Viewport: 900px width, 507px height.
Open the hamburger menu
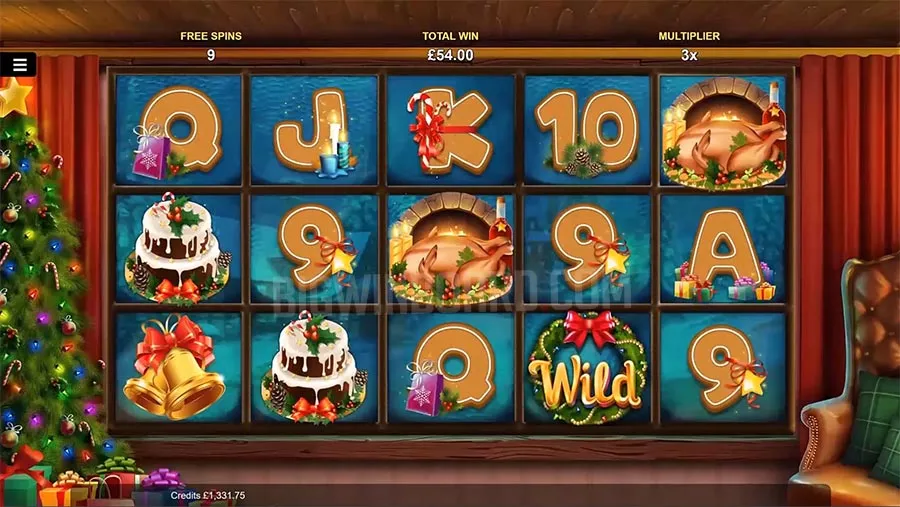(x=19, y=65)
